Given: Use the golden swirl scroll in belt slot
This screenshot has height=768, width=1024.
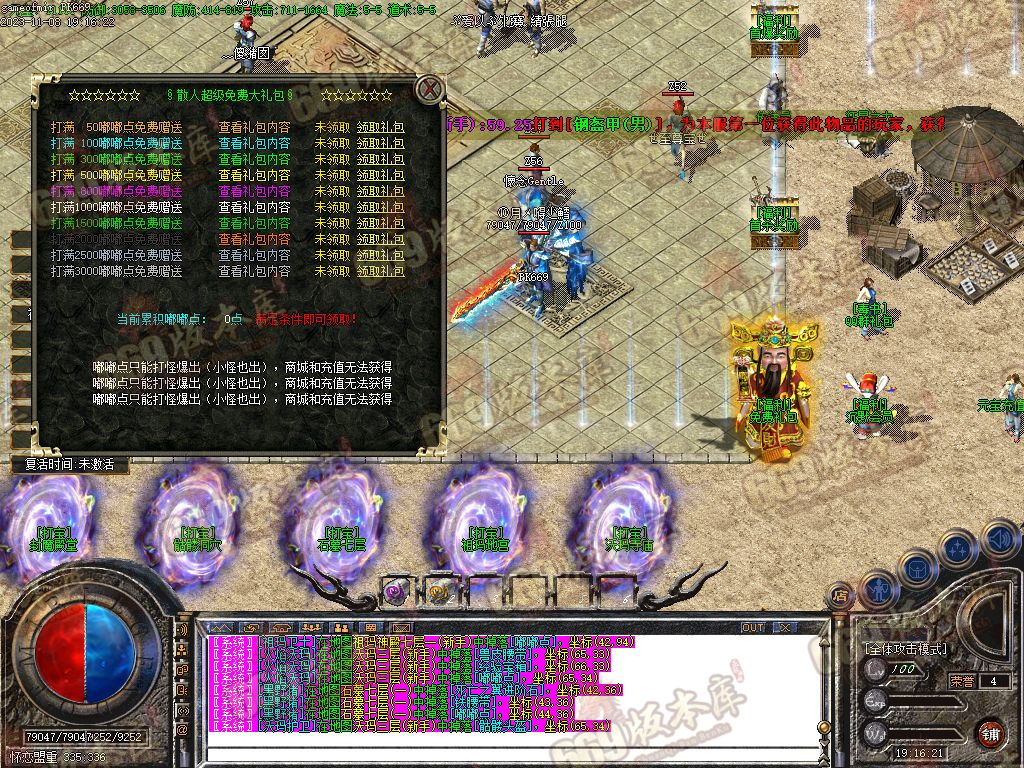Looking at the screenshot, I should [x=438, y=592].
